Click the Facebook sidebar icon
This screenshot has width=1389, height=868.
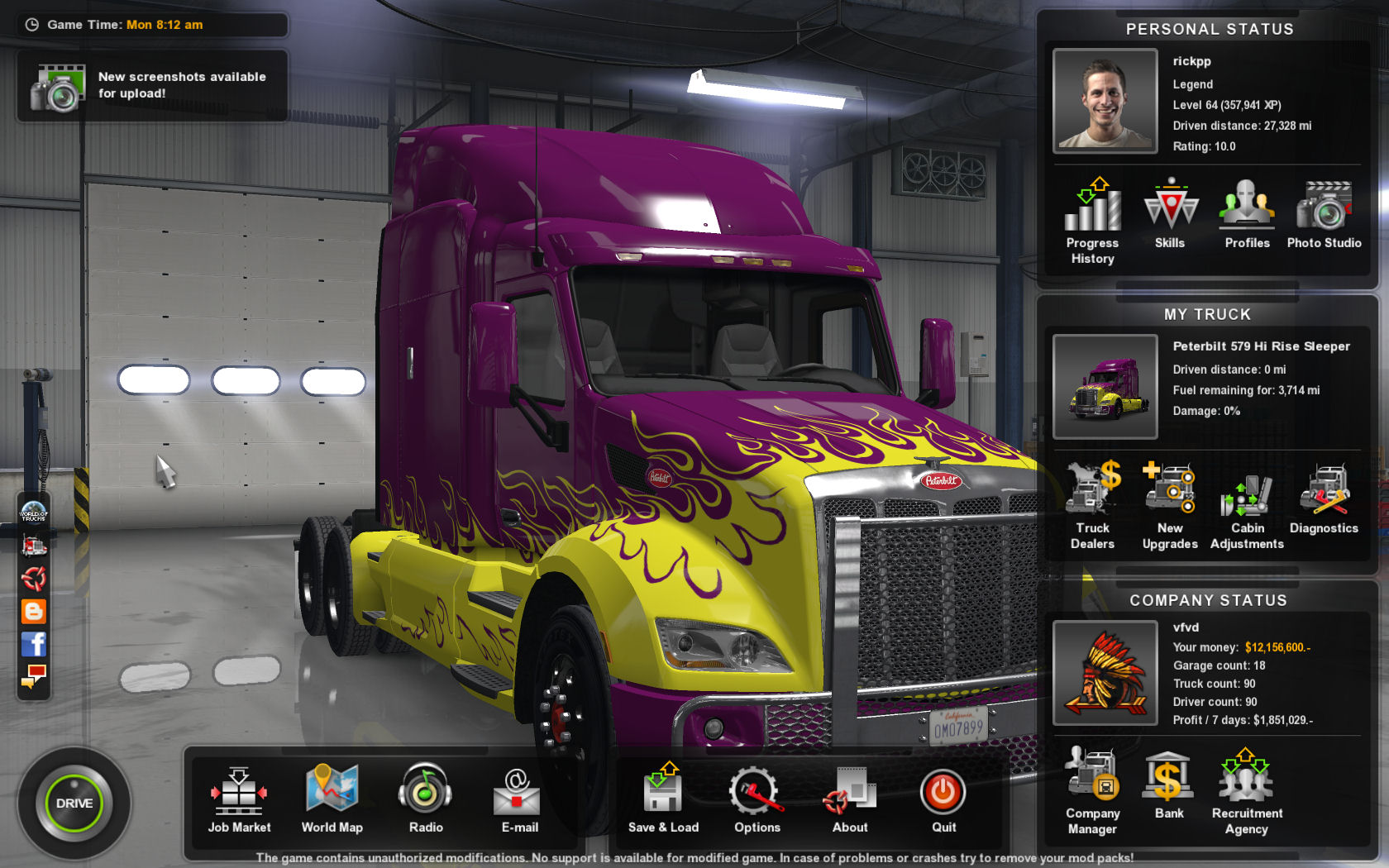pos(34,644)
